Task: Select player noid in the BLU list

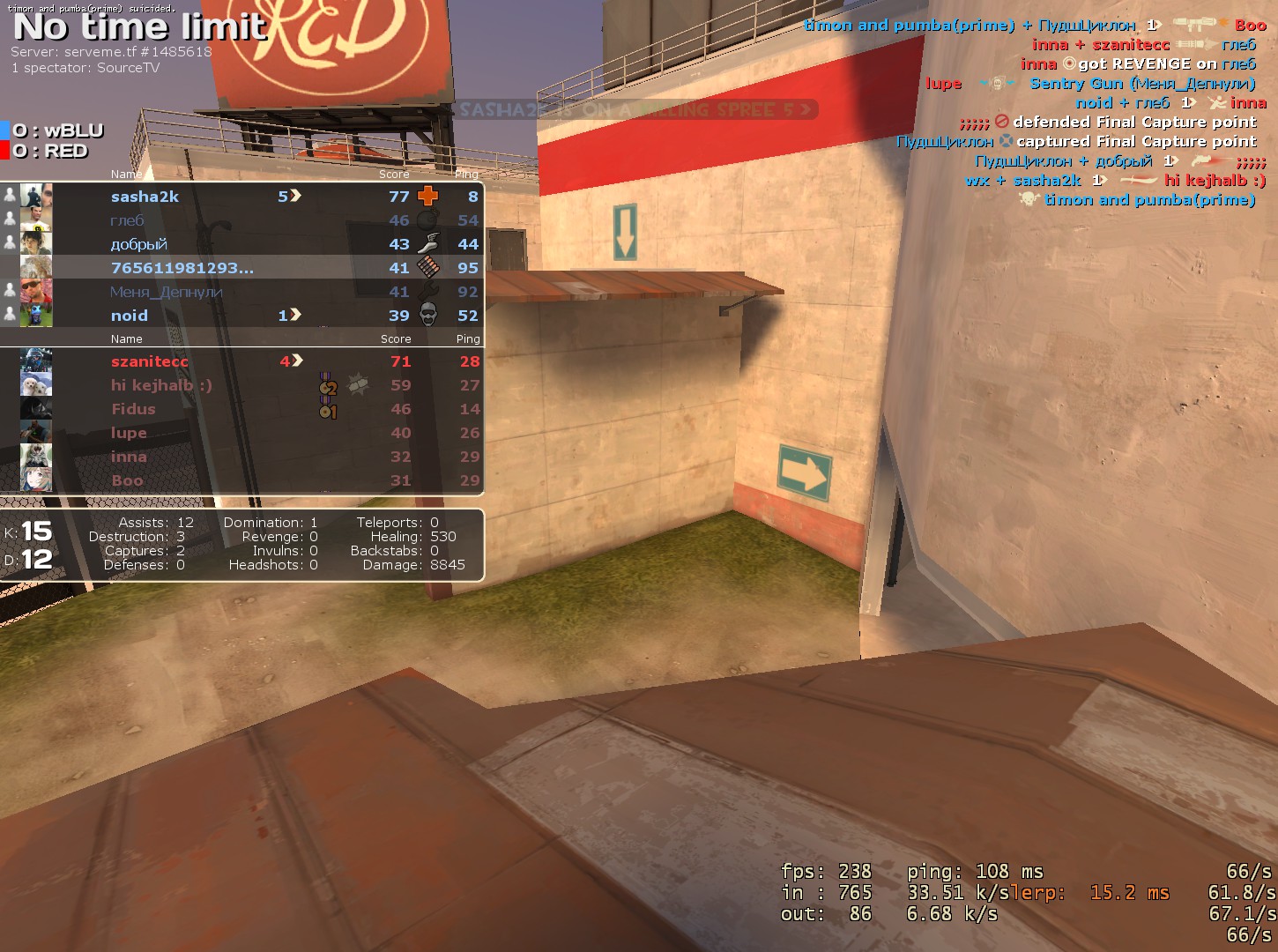Action: click(130, 316)
